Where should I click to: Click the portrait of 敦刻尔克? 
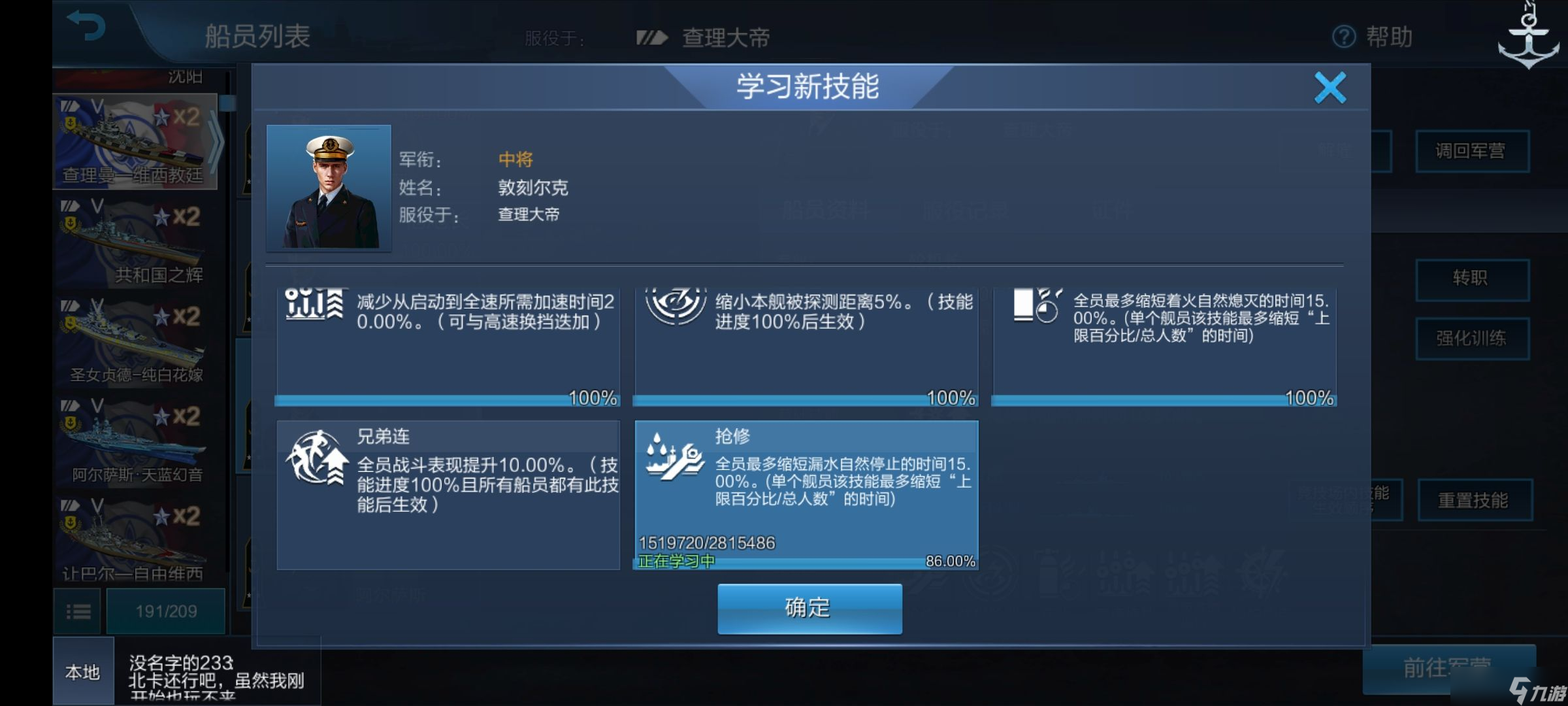click(329, 188)
